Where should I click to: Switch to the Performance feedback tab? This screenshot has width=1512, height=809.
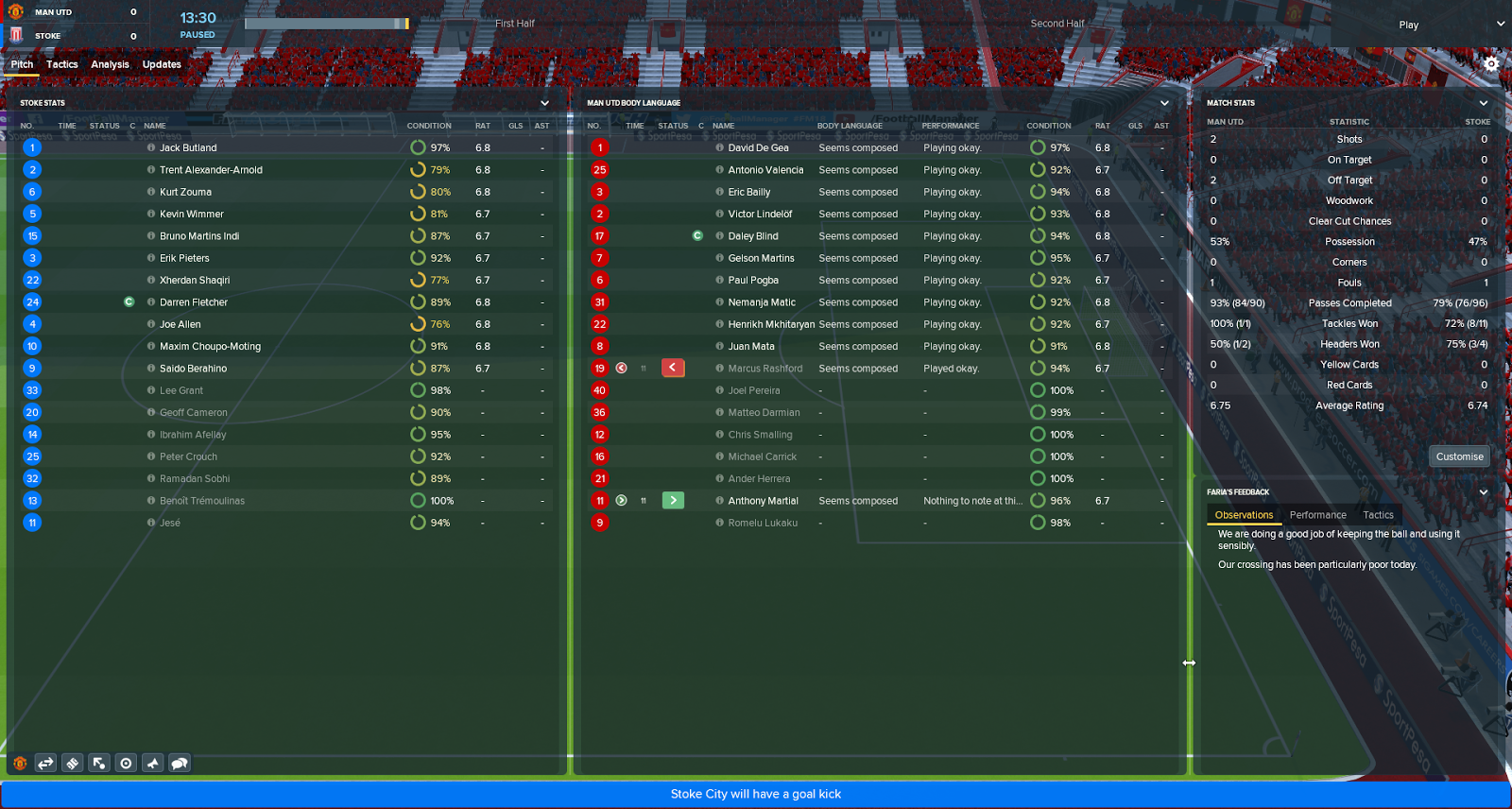coord(1318,514)
